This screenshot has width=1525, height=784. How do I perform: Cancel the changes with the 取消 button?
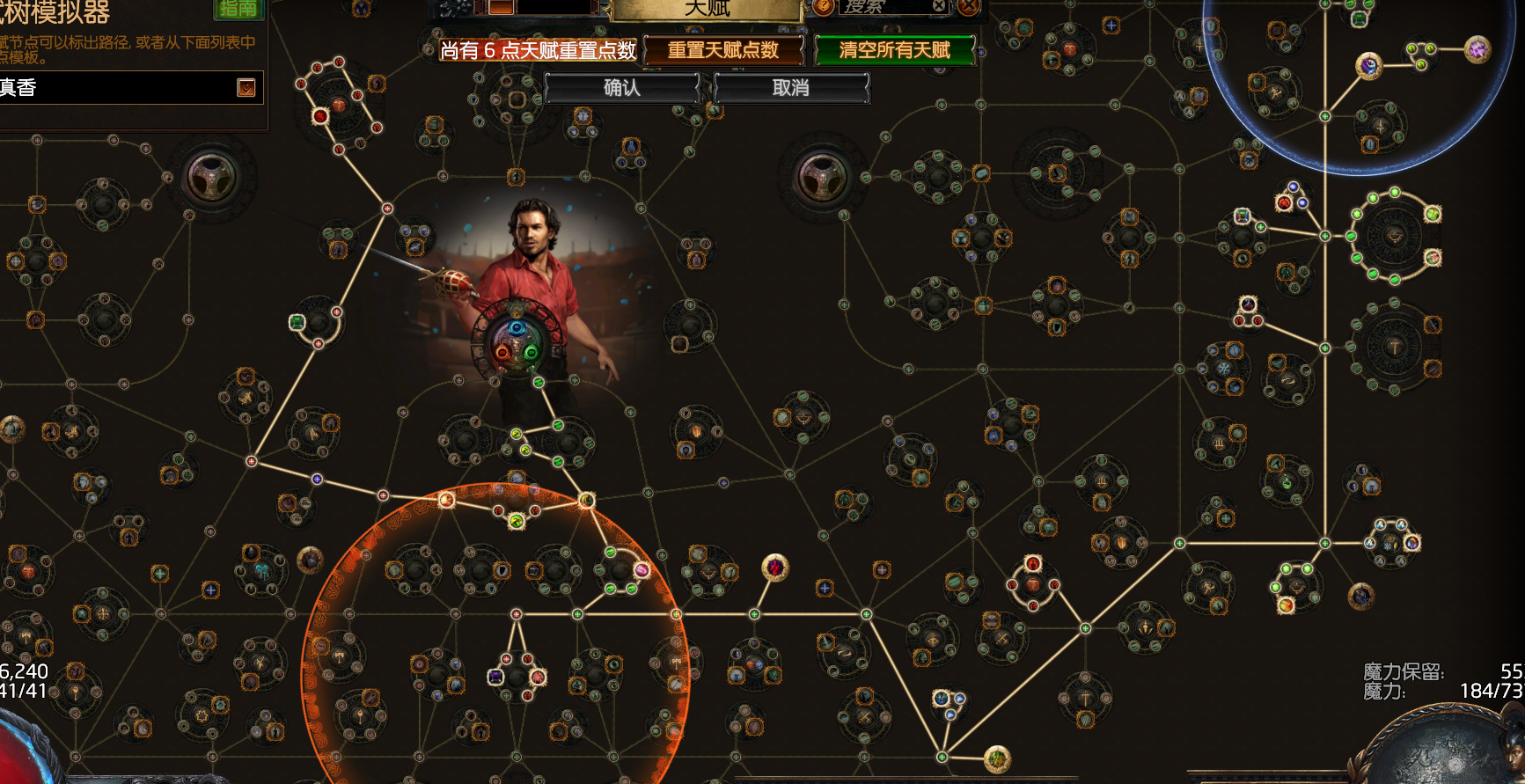click(x=791, y=88)
